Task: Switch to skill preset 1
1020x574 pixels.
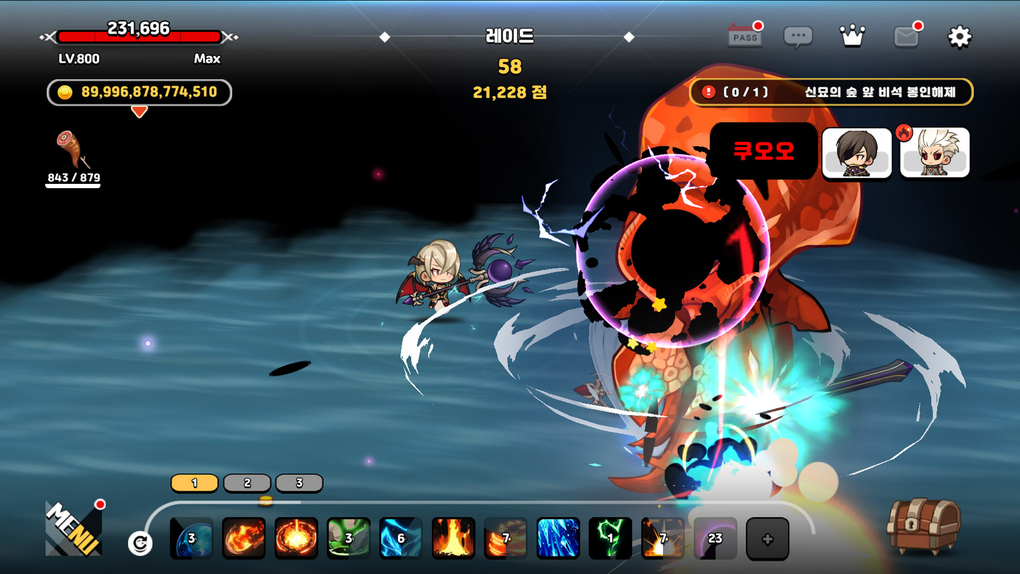Action: tap(195, 483)
